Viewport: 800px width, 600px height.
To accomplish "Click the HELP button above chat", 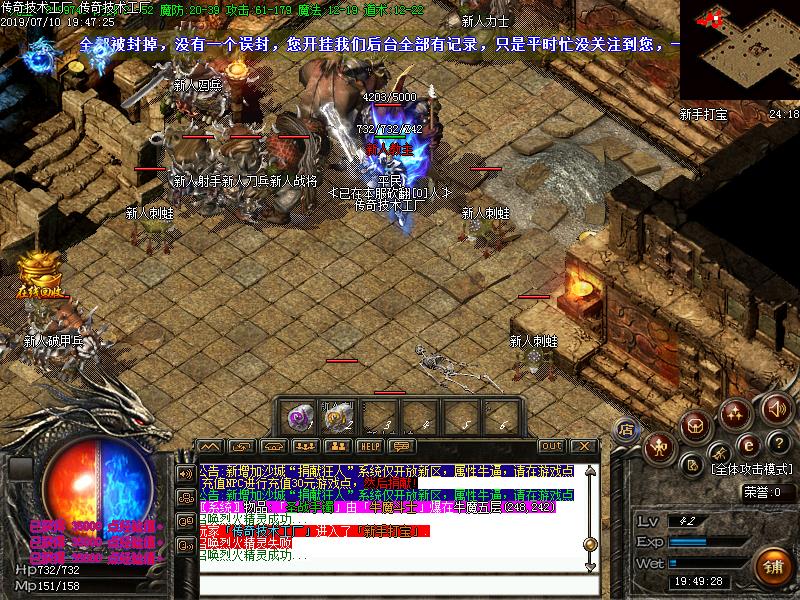I will point(370,446).
